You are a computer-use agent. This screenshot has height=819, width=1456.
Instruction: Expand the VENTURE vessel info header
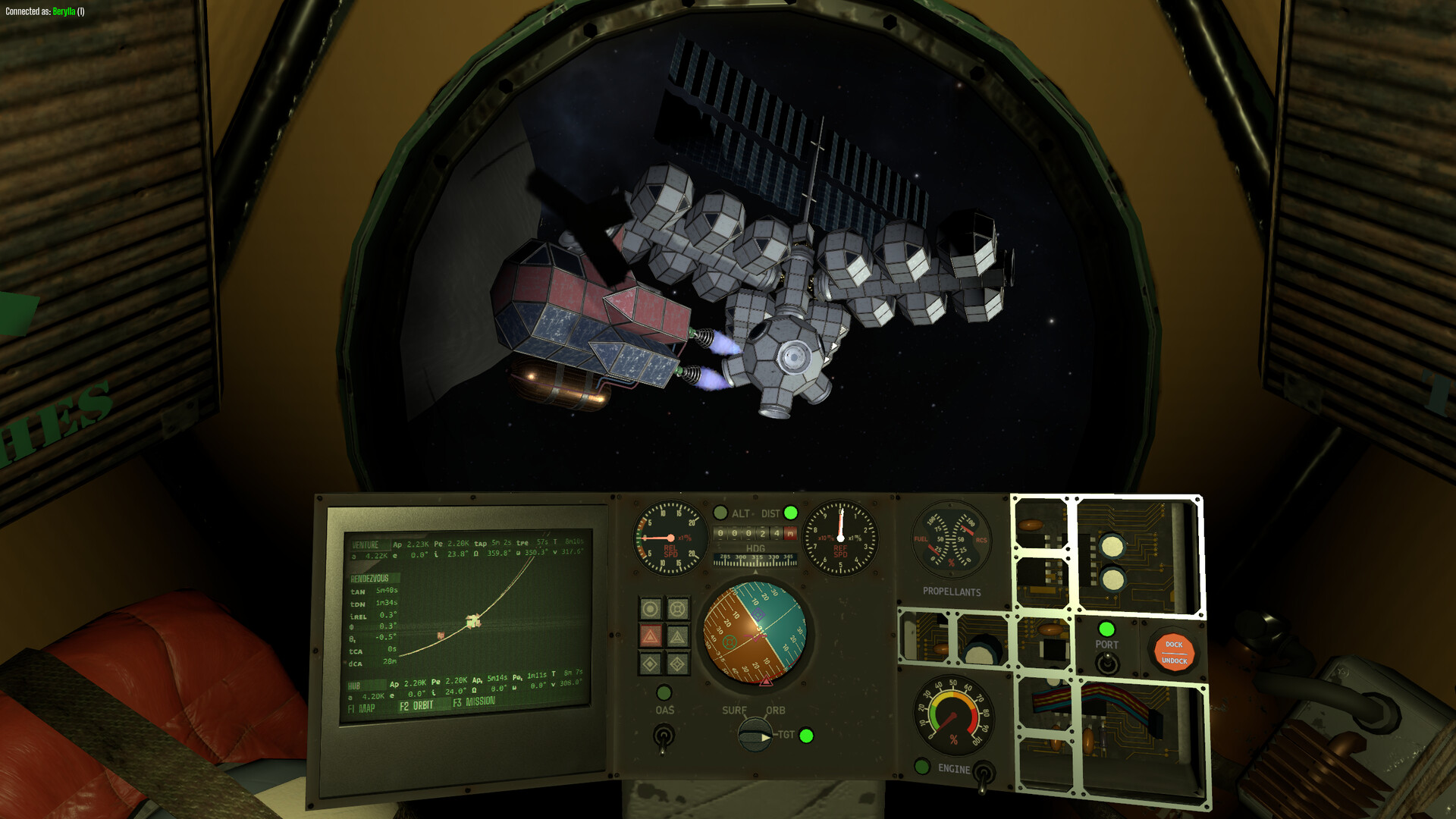pos(366,544)
